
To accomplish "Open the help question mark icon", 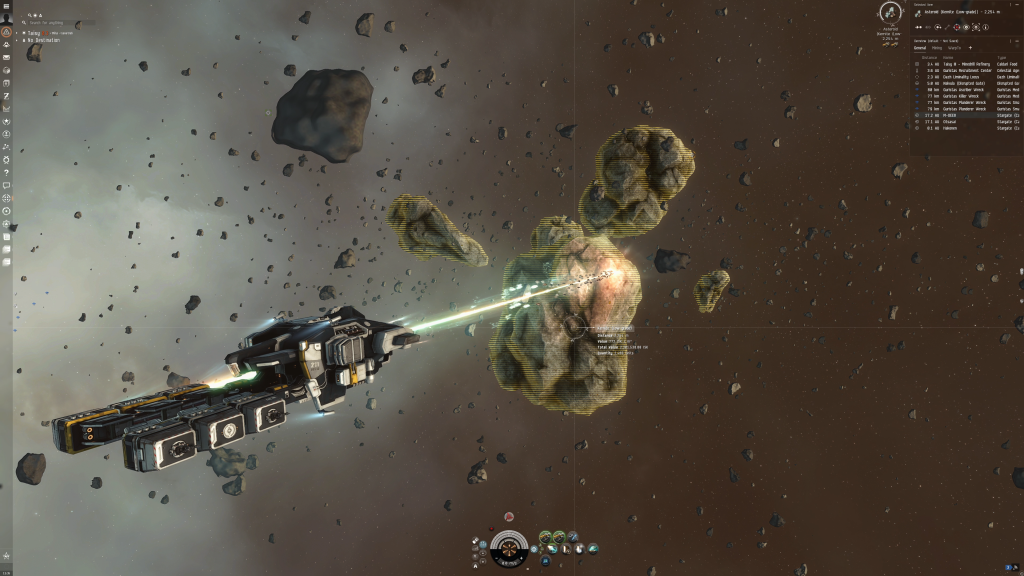I will [7, 172].
